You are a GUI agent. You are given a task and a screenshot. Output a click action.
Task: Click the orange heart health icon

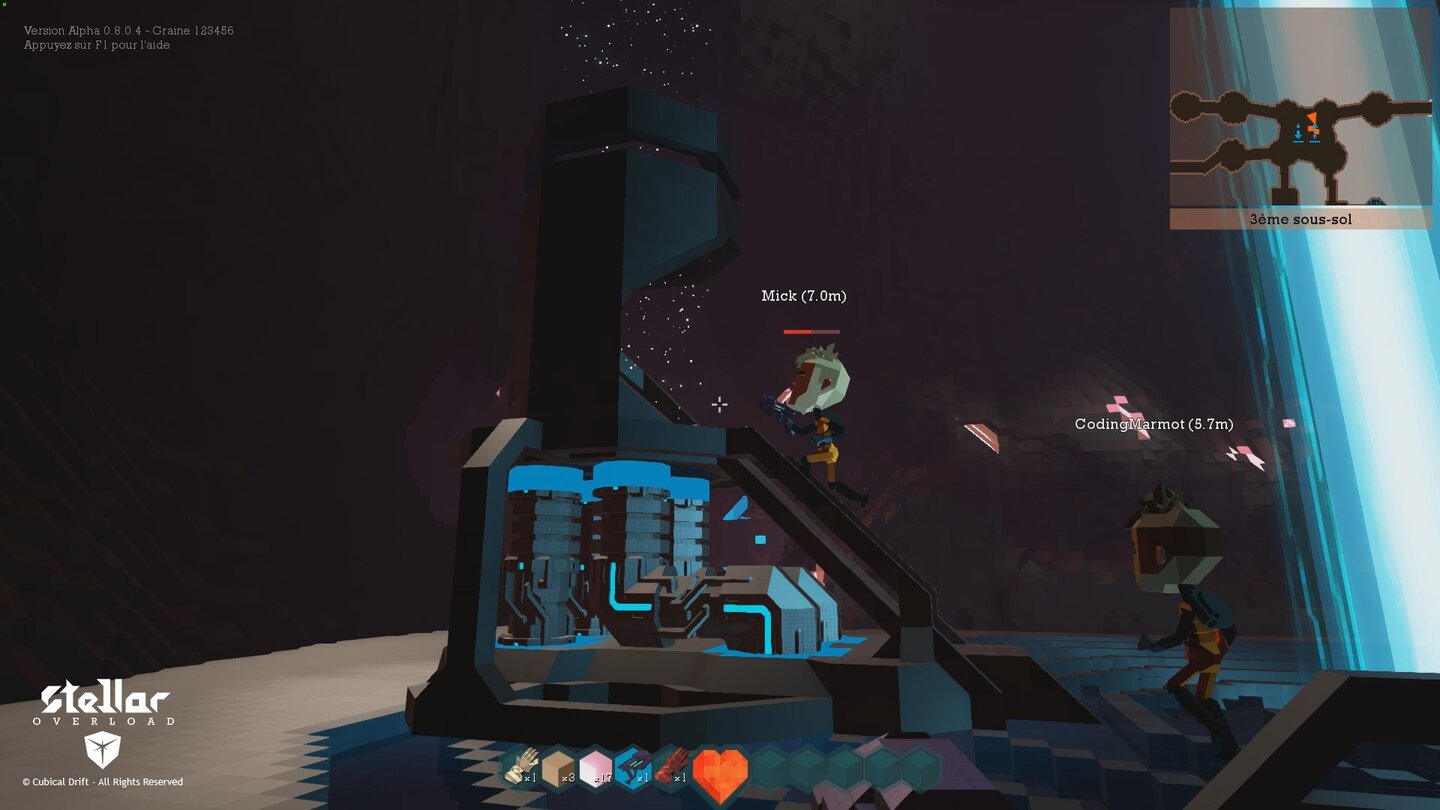coord(720,770)
